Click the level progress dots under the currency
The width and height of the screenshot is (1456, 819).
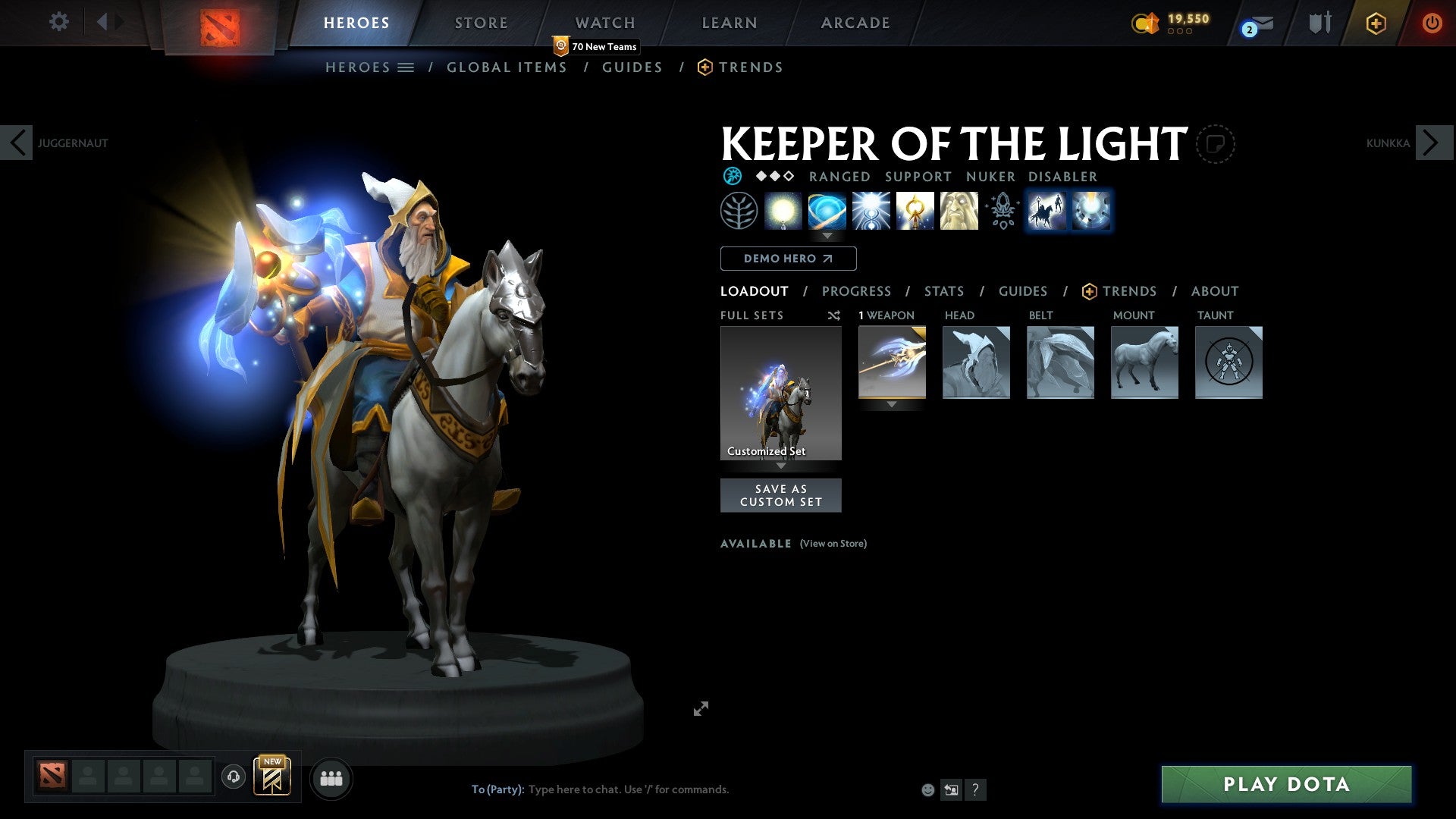(1179, 33)
